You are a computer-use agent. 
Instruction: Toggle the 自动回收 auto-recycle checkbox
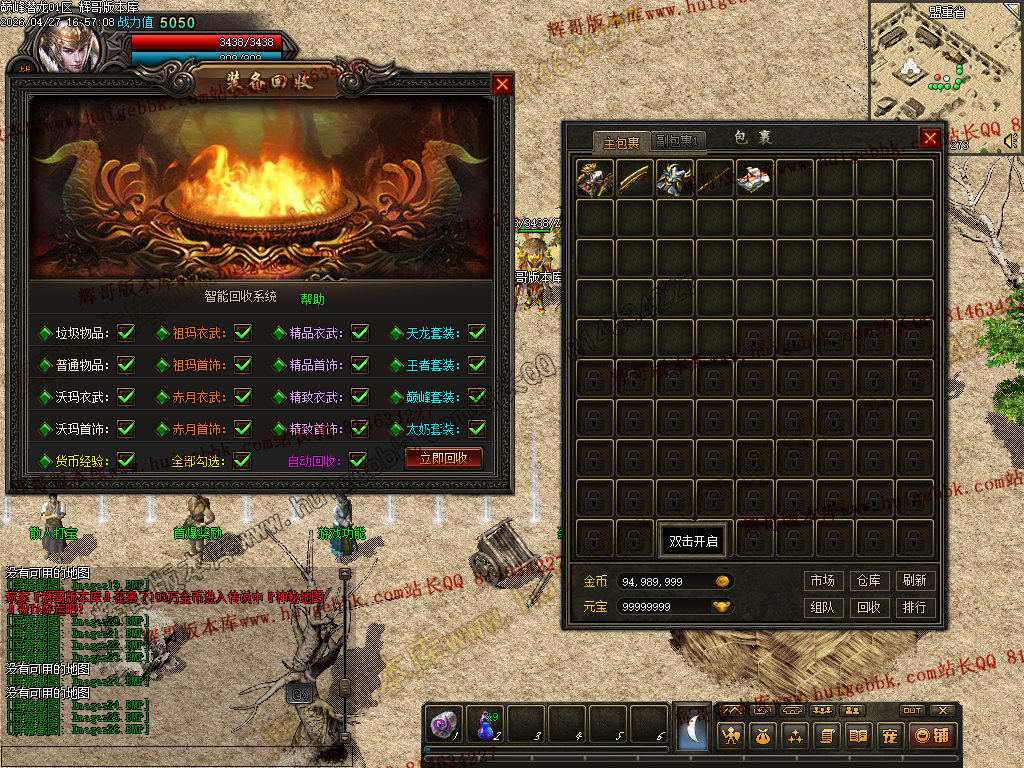click(358, 461)
